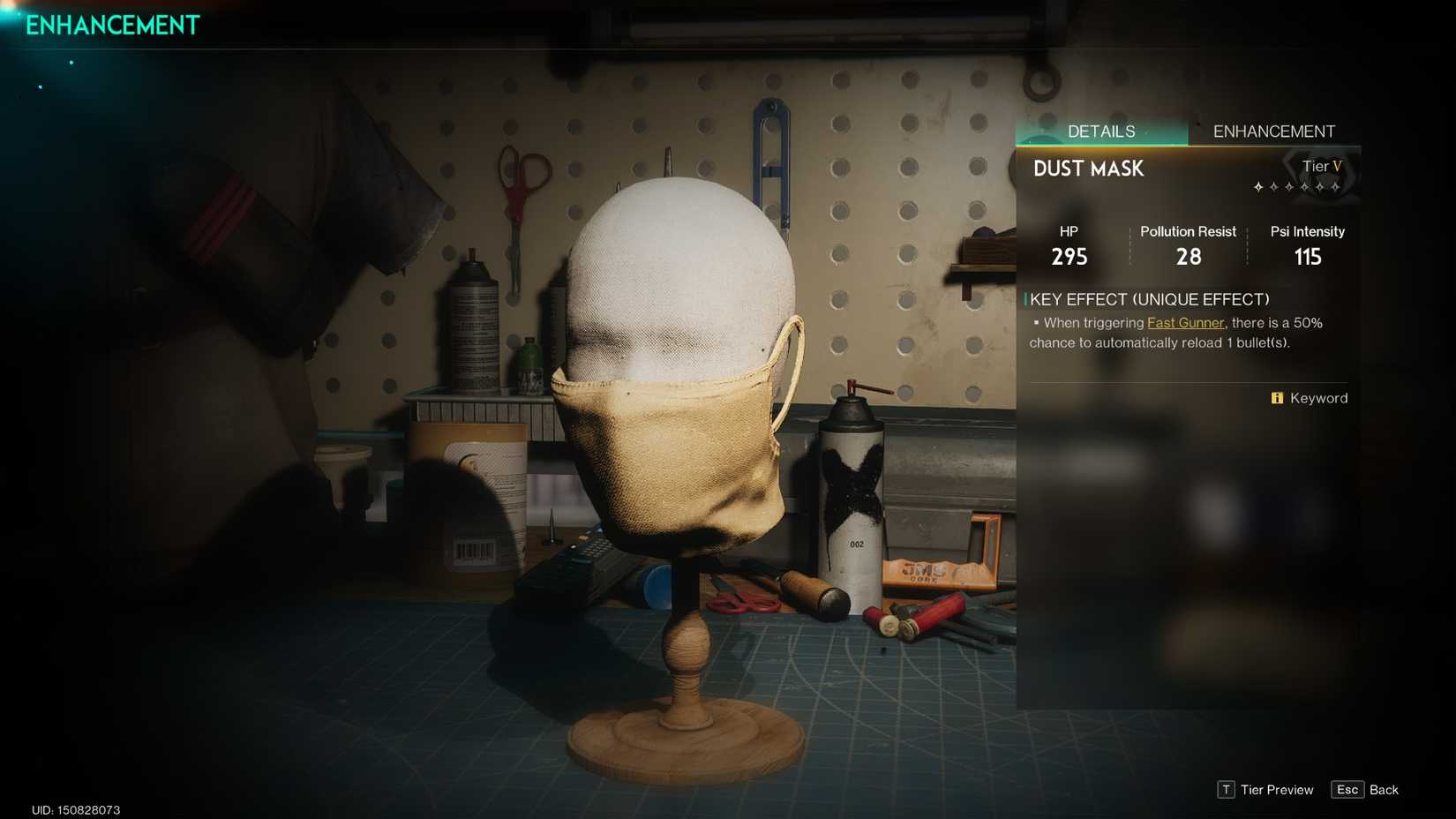The width and height of the screenshot is (1456, 819).
Task: Click the Keyword info icon
Action: pos(1277,398)
